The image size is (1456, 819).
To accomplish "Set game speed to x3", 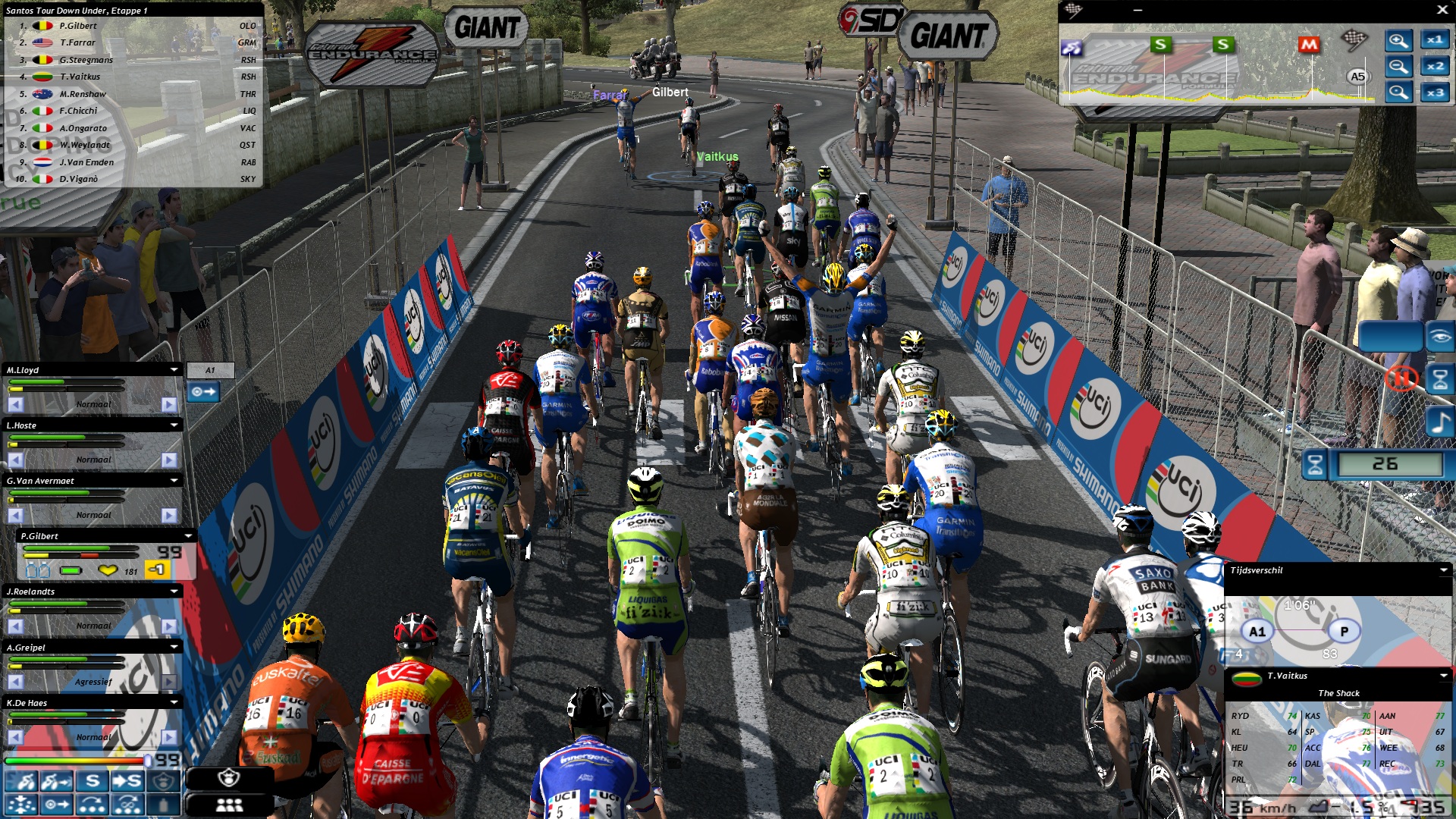I will (1435, 93).
